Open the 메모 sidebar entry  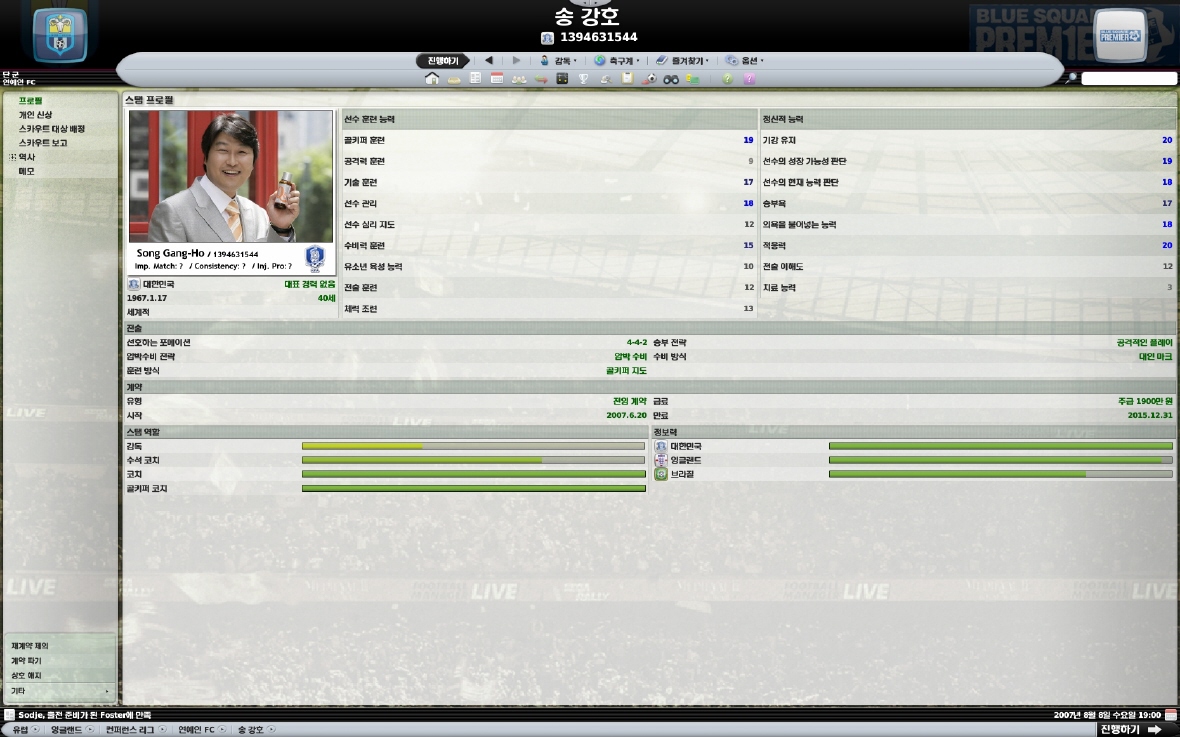coord(26,171)
